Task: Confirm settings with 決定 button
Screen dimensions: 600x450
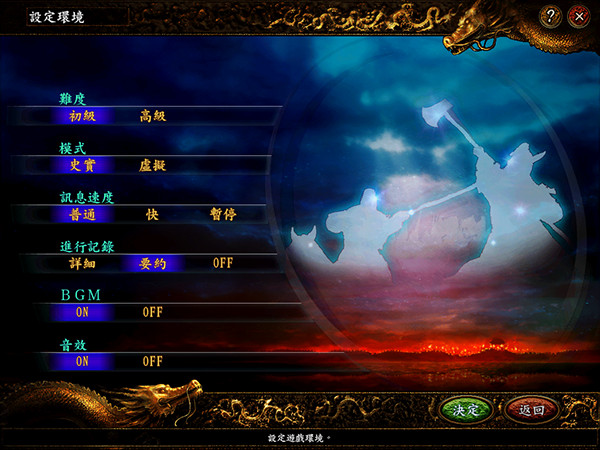Action: coord(466,410)
